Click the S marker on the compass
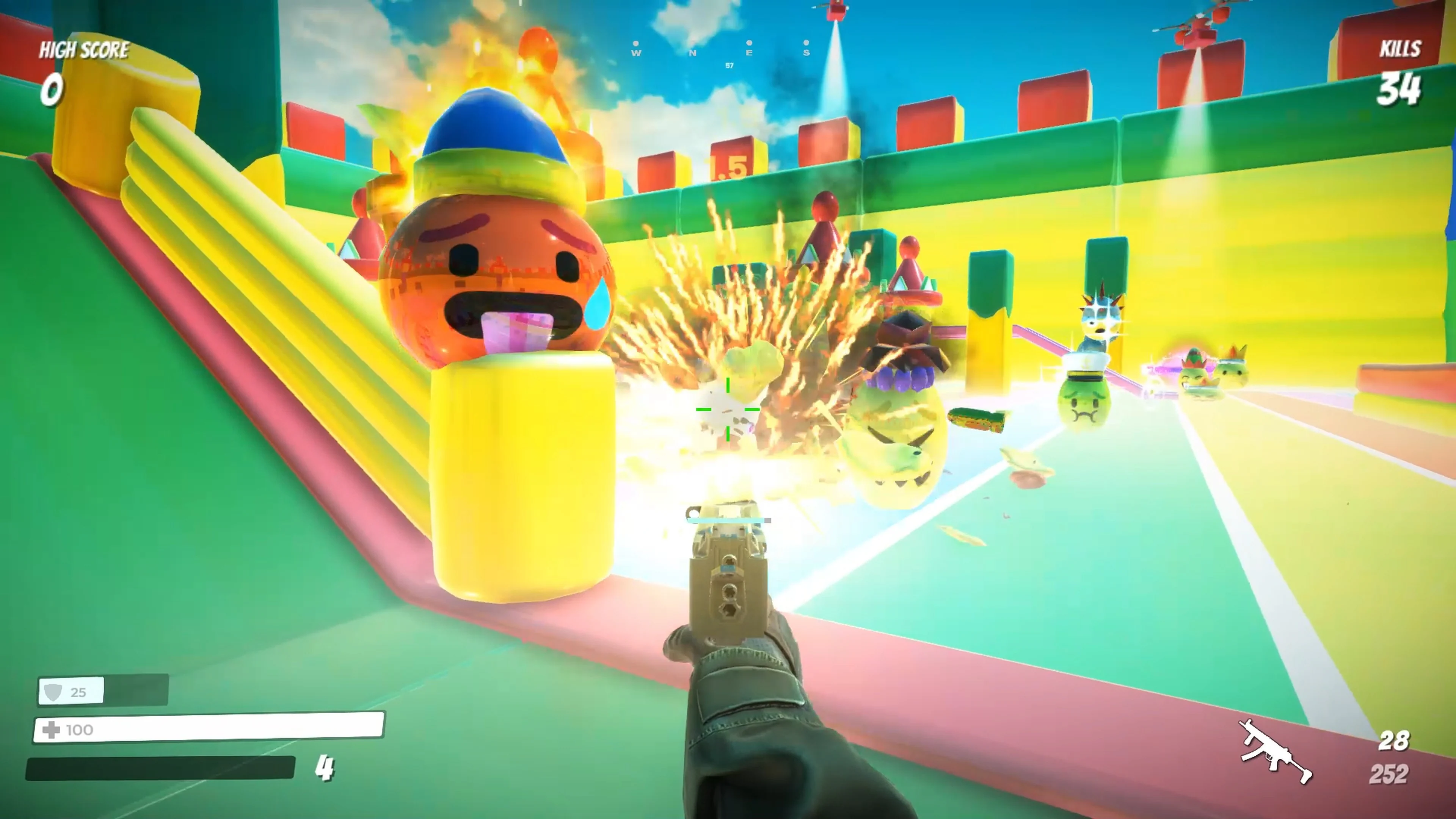The width and height of the screenshot is (1456, 819). coord(806,53)
